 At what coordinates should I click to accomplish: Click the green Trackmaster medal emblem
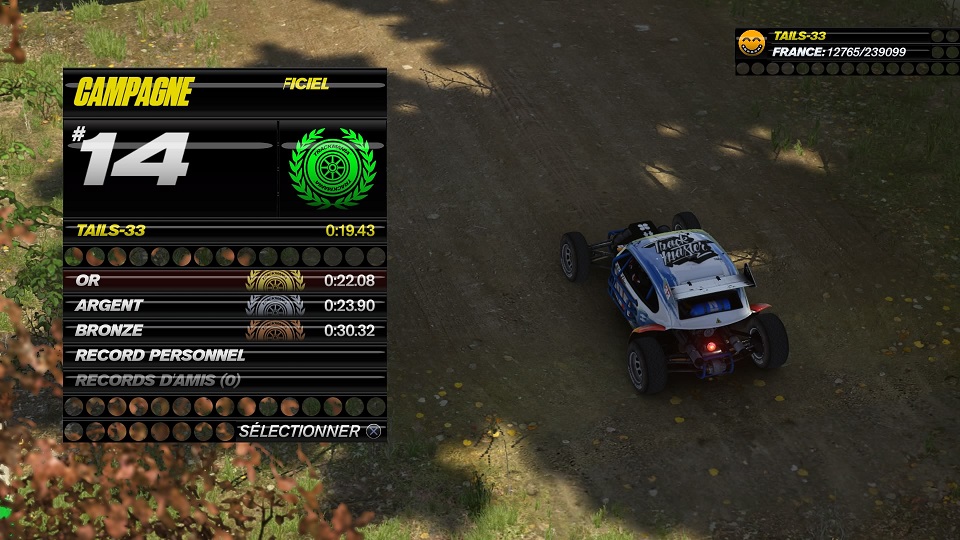coord(332,168)
